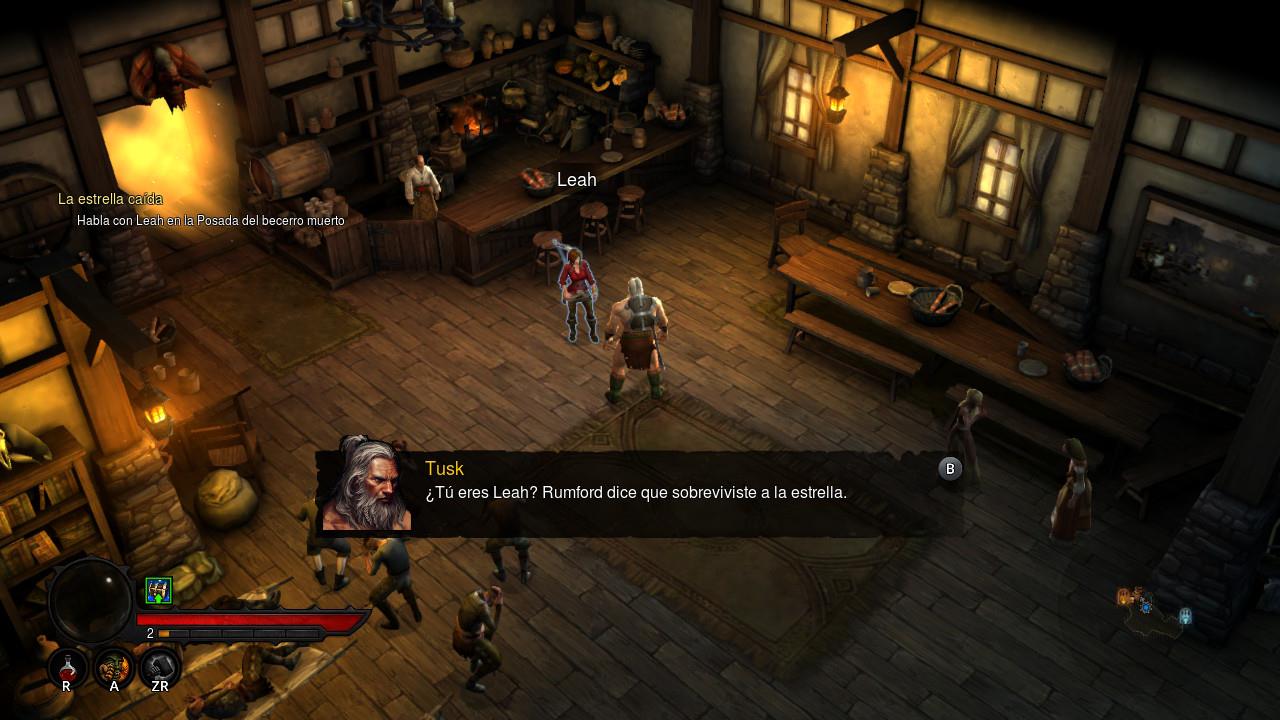Click the minimap overlay
This screenshot has width=1280, height=720.
tap(1153, 612)
